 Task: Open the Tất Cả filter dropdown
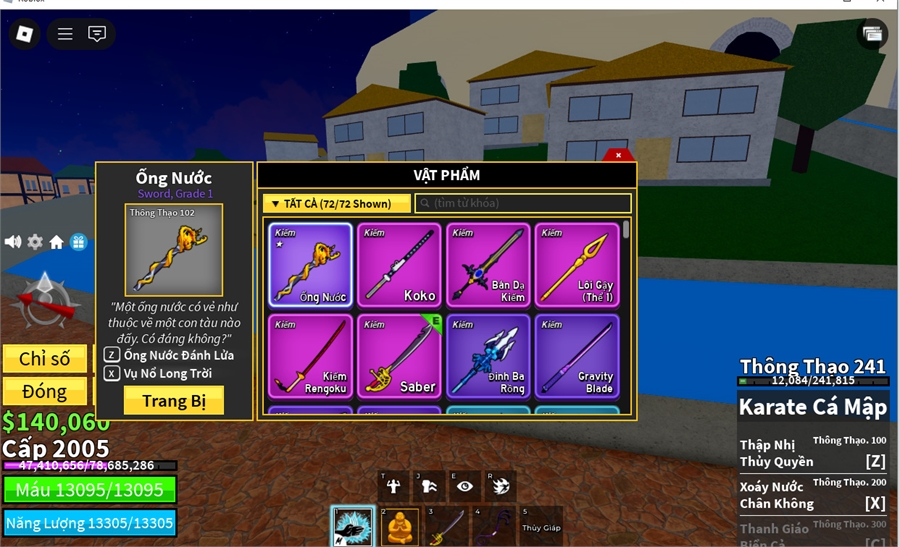click(337, 204)
